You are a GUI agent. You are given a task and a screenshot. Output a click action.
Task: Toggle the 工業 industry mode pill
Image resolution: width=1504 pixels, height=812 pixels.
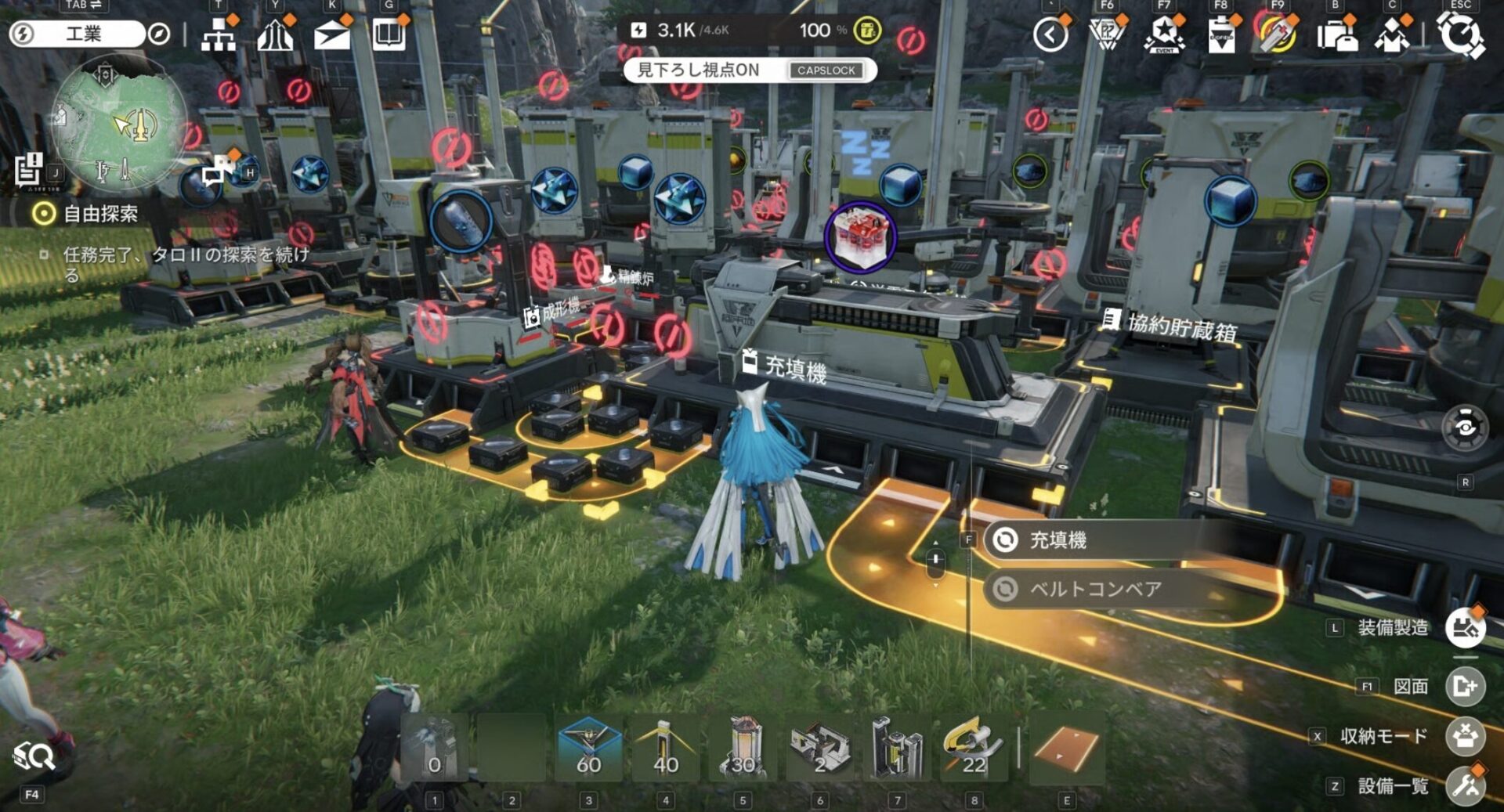coord(82,34)
